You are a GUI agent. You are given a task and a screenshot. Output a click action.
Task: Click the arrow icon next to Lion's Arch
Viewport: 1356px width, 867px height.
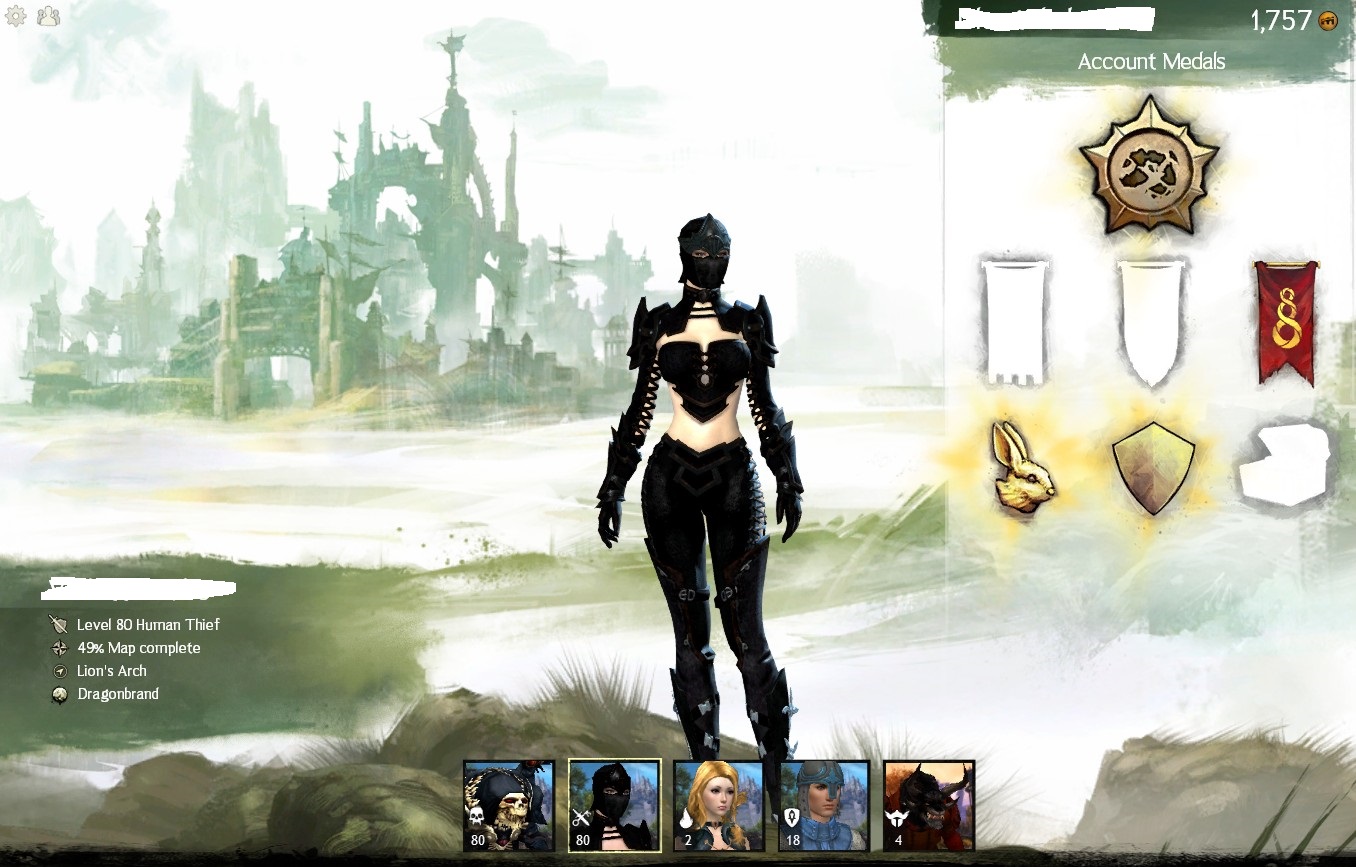point(59,670)
